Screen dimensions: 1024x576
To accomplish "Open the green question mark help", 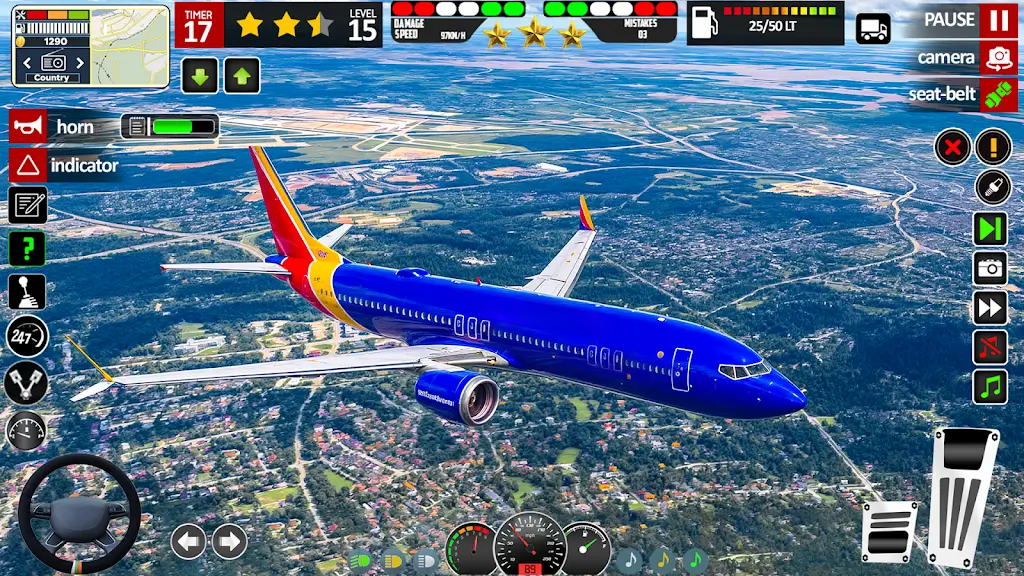I will pos(28,248).
